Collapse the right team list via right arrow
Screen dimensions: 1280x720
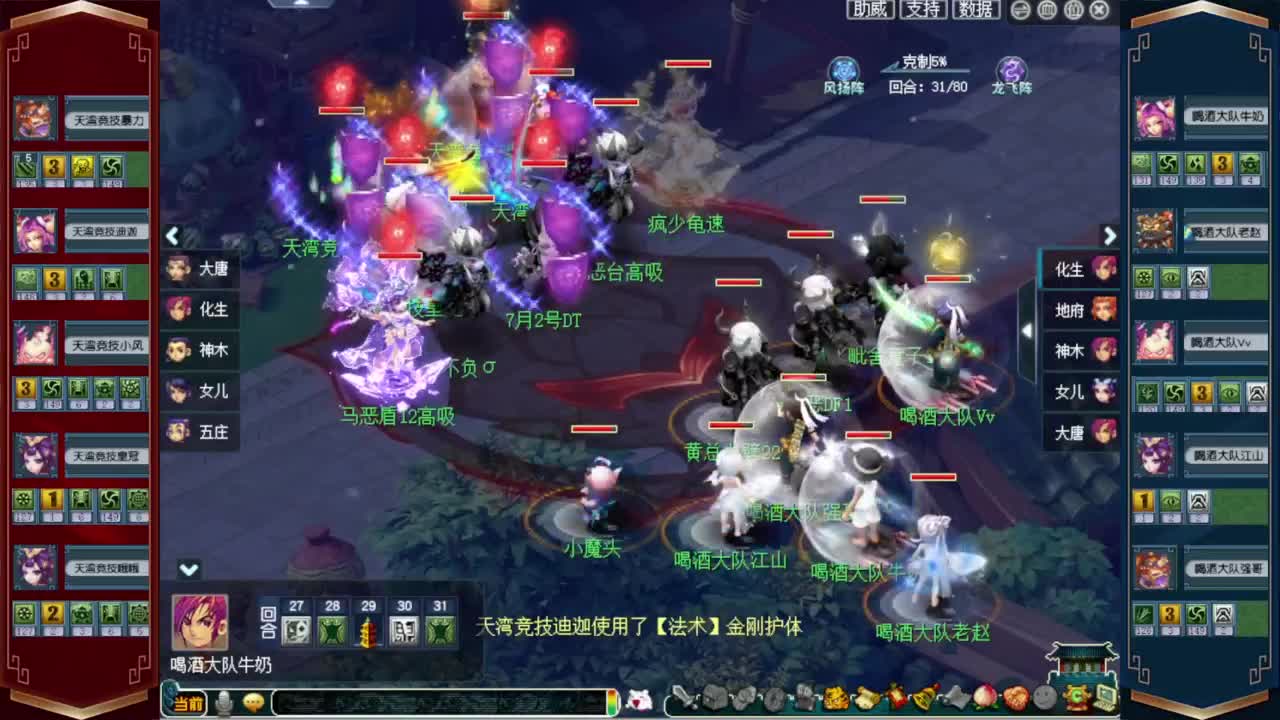pyautogui.click(x=1109, y=236)
